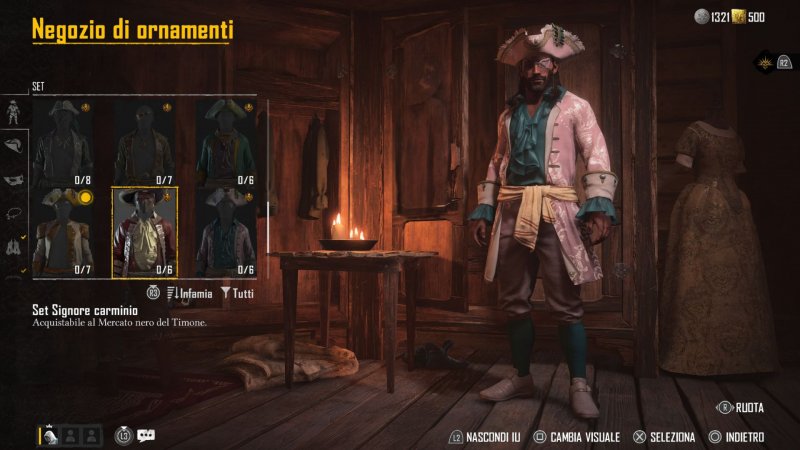Change sorting with the Infamia sort option
Viewport: 800px width, 450px height.
coord(190,293)
